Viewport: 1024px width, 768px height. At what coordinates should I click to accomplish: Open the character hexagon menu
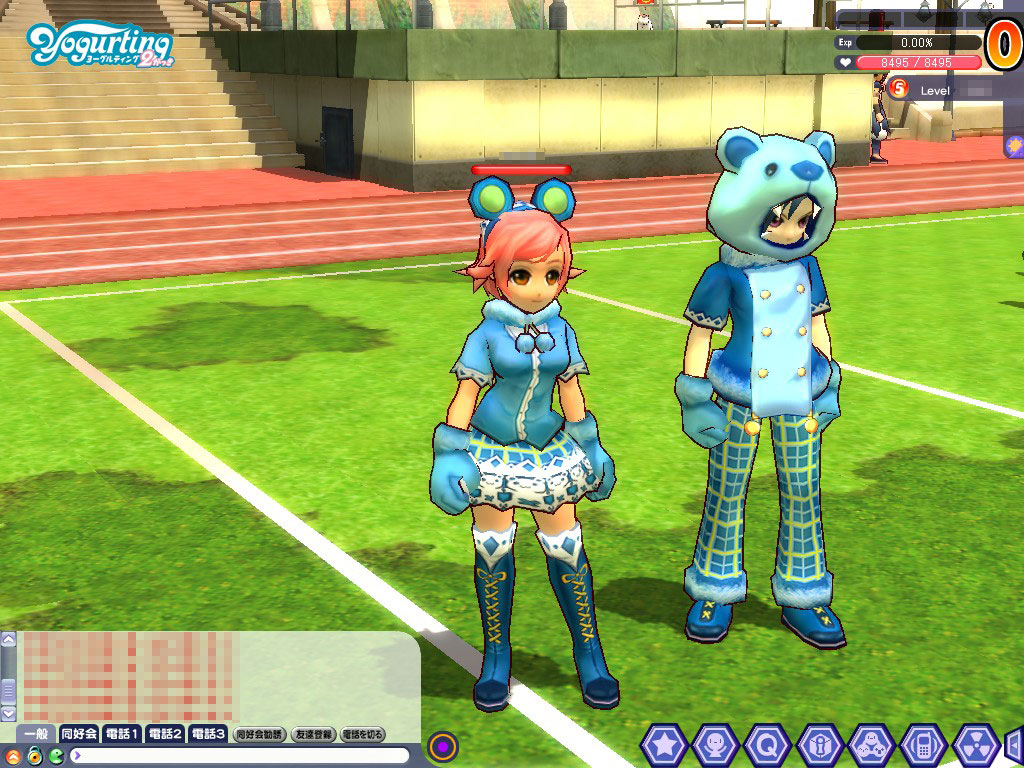pos(715,745)
